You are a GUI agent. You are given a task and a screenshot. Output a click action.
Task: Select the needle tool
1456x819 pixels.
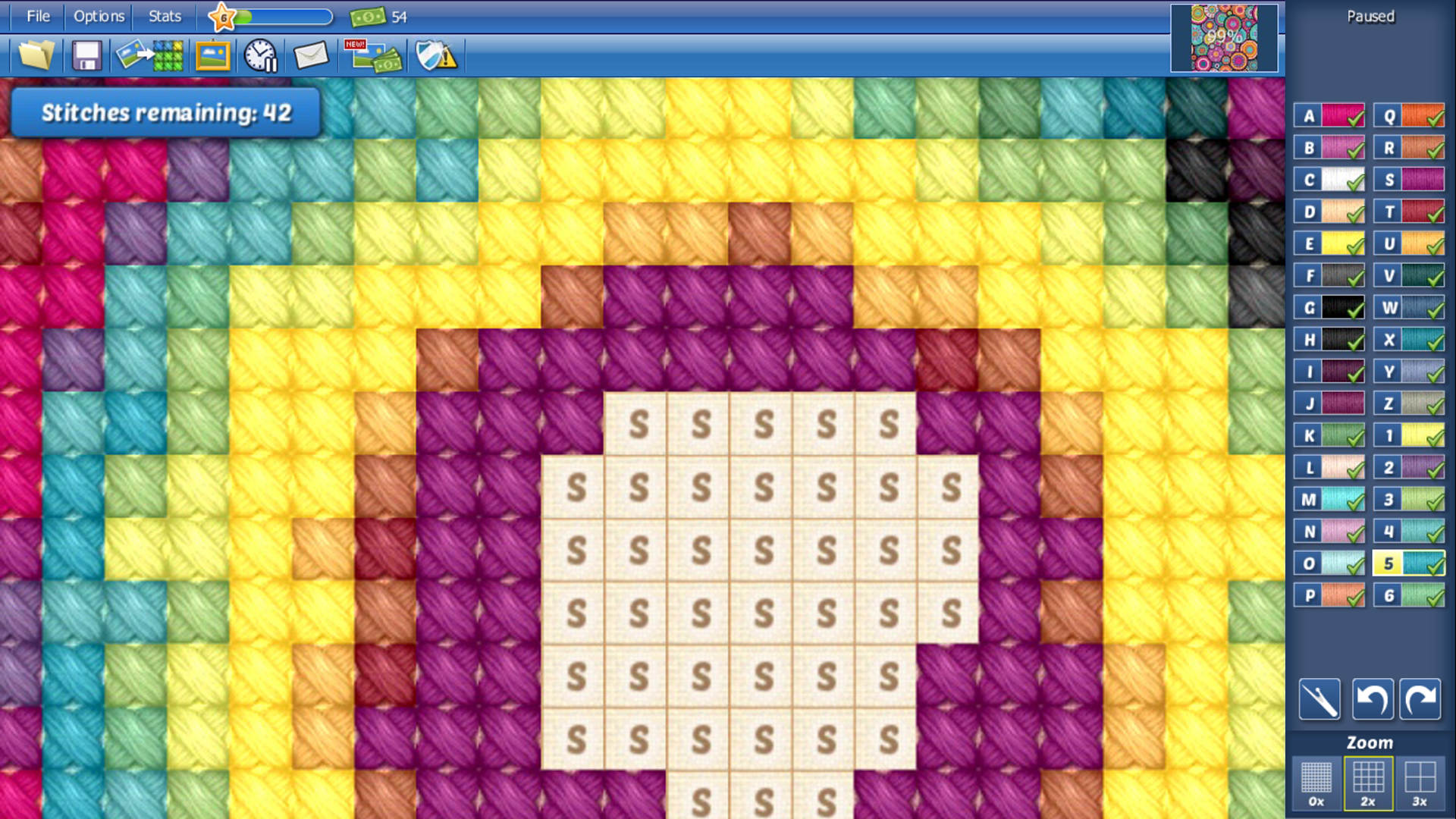tap(1319, 699)
